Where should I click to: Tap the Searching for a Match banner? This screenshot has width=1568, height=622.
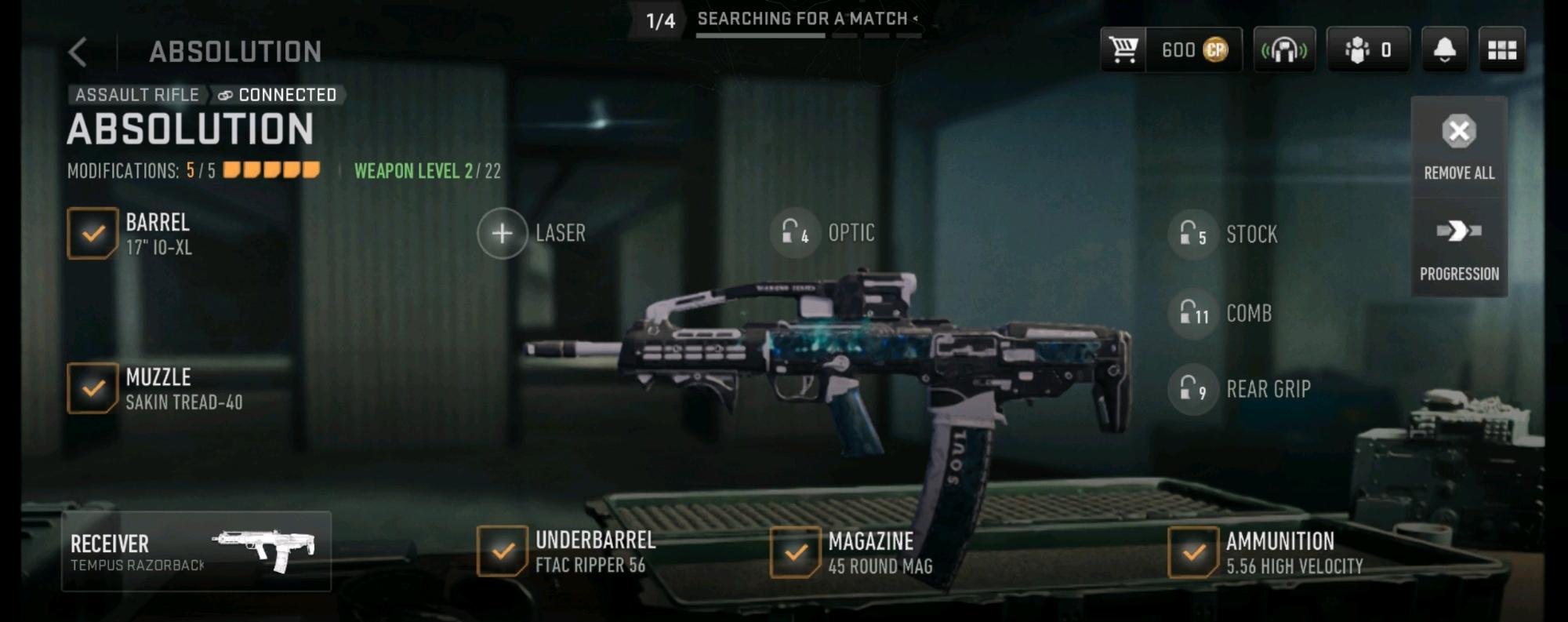click(803, 20)
